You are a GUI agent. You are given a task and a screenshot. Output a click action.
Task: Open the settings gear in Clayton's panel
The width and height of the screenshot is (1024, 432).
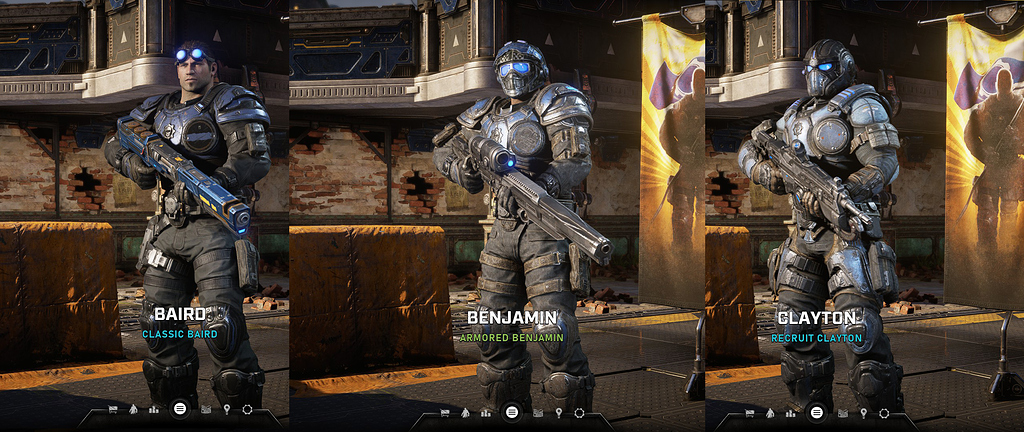coord(885,411)
